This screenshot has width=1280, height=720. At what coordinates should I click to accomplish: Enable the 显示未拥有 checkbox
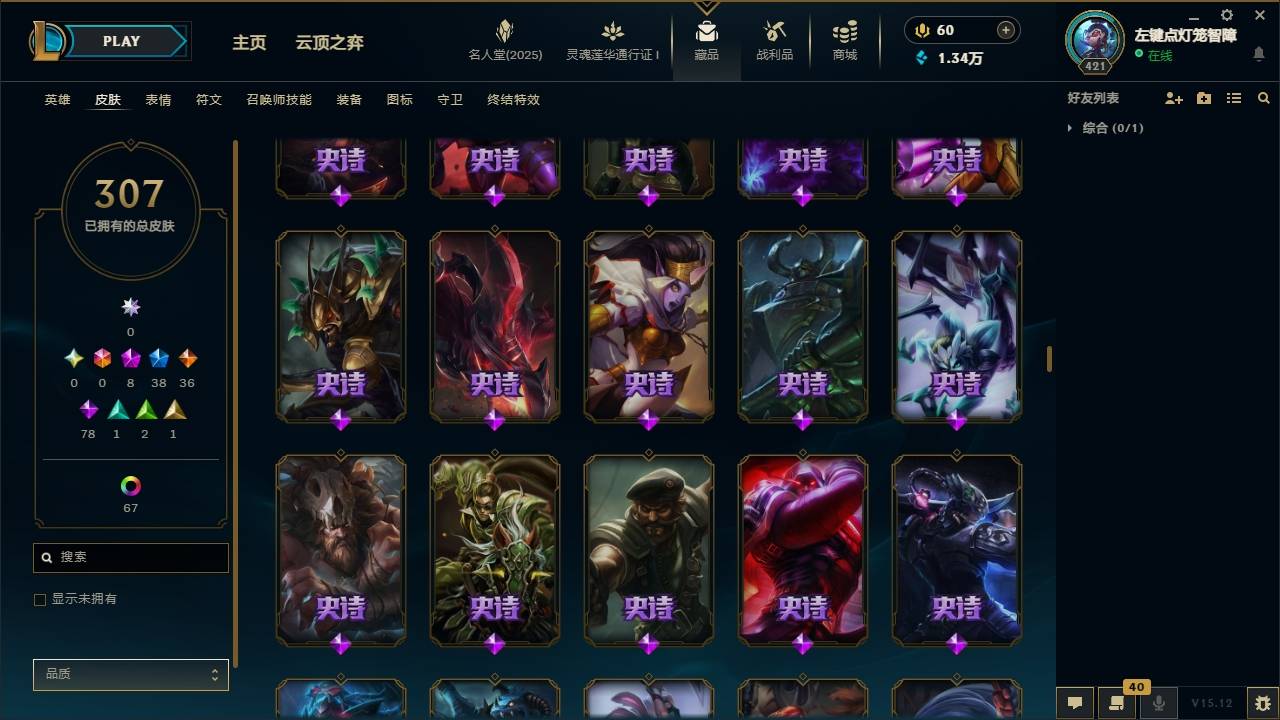click(40, 599)
